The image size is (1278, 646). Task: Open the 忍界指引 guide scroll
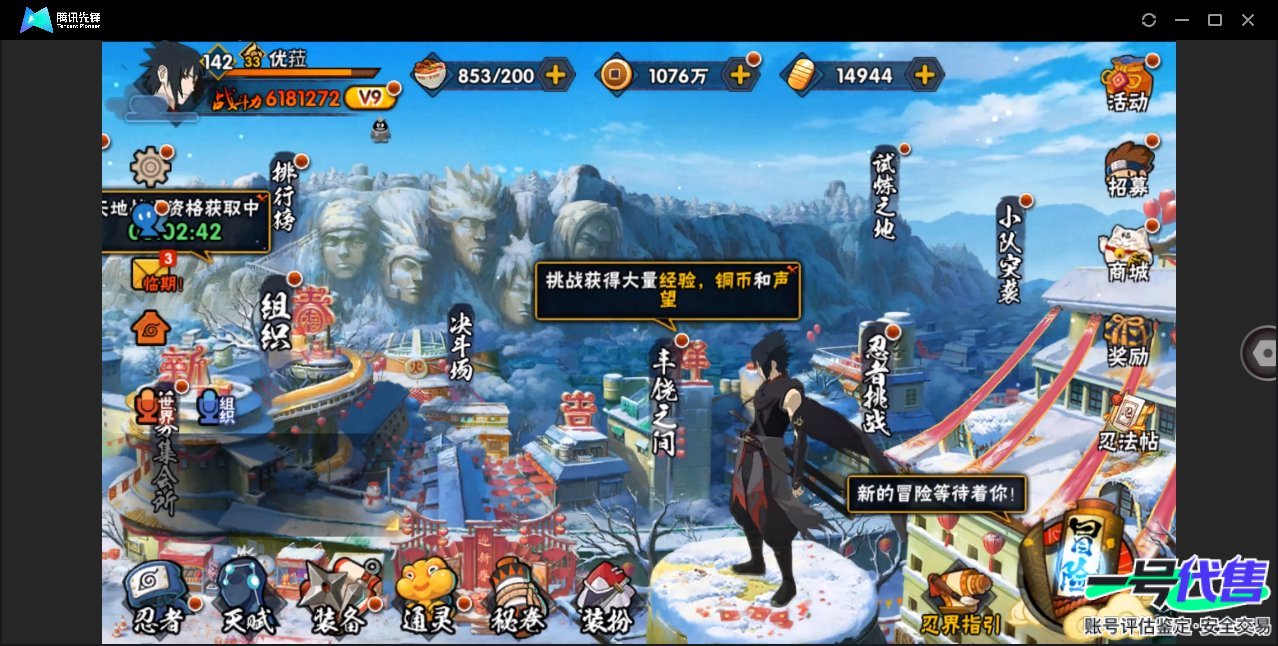[961, 601]
